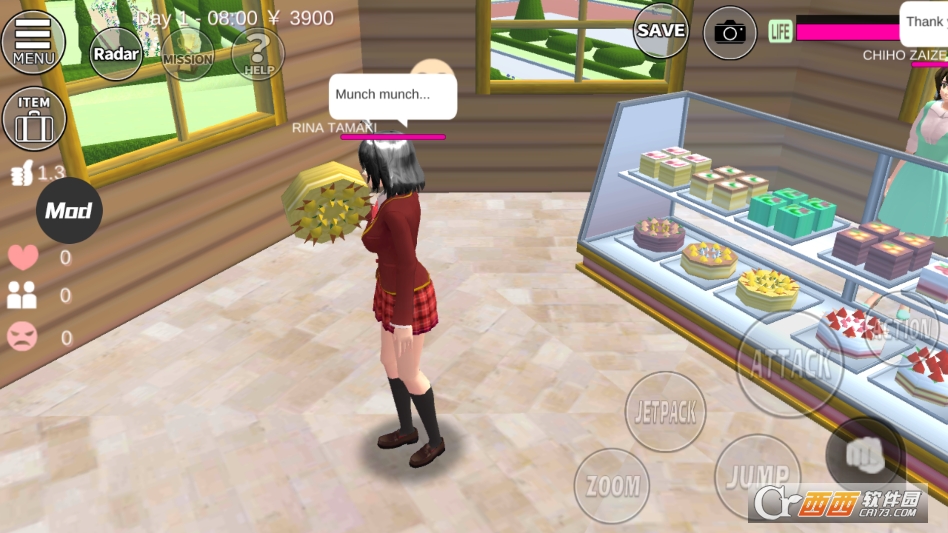Activate the JETPACK button
This screenshot has width=948, height=533.
666,411
